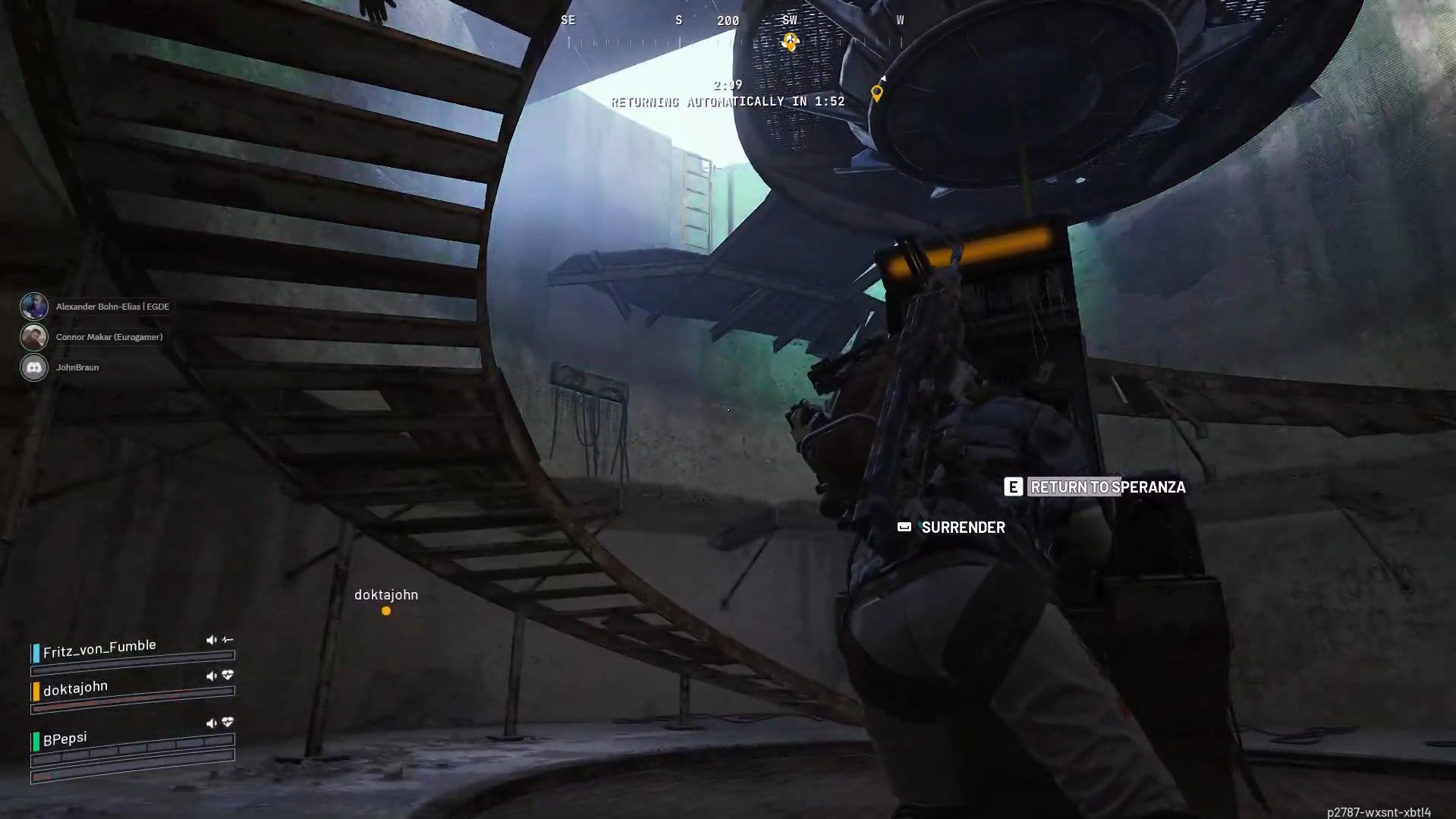Mute BPepsi's voice speaker

tap(211, 722)
